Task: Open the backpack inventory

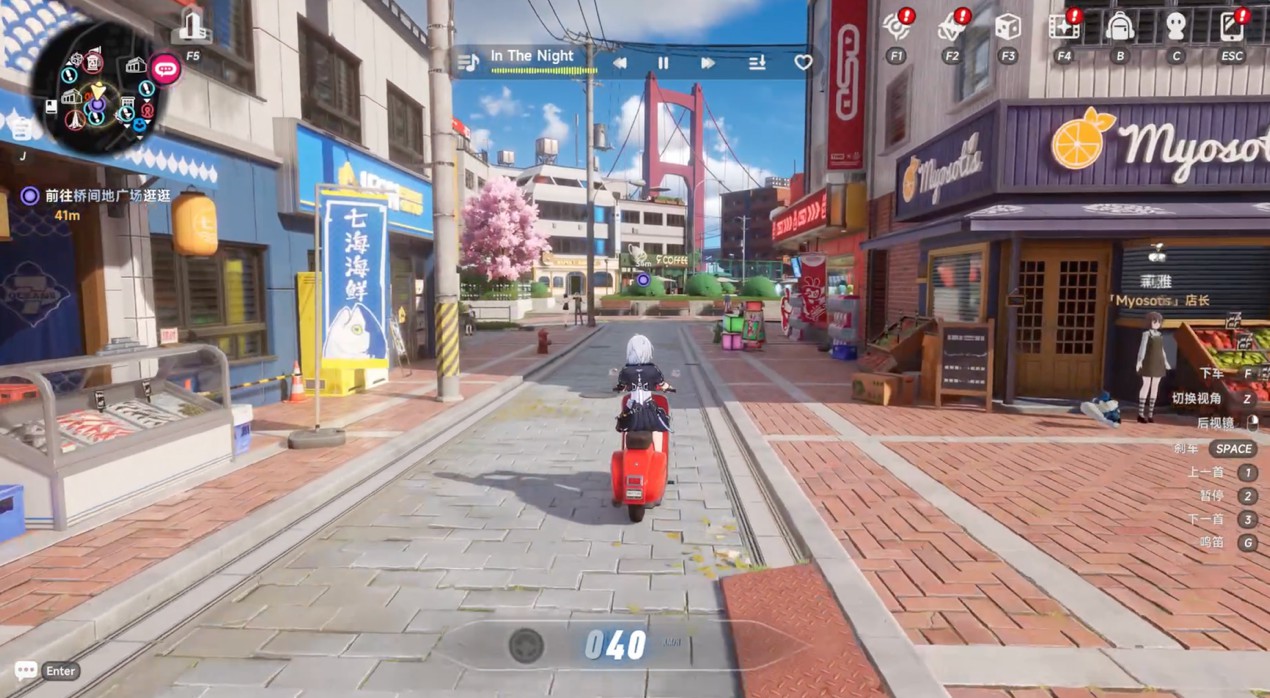Action: [1119, 27]
